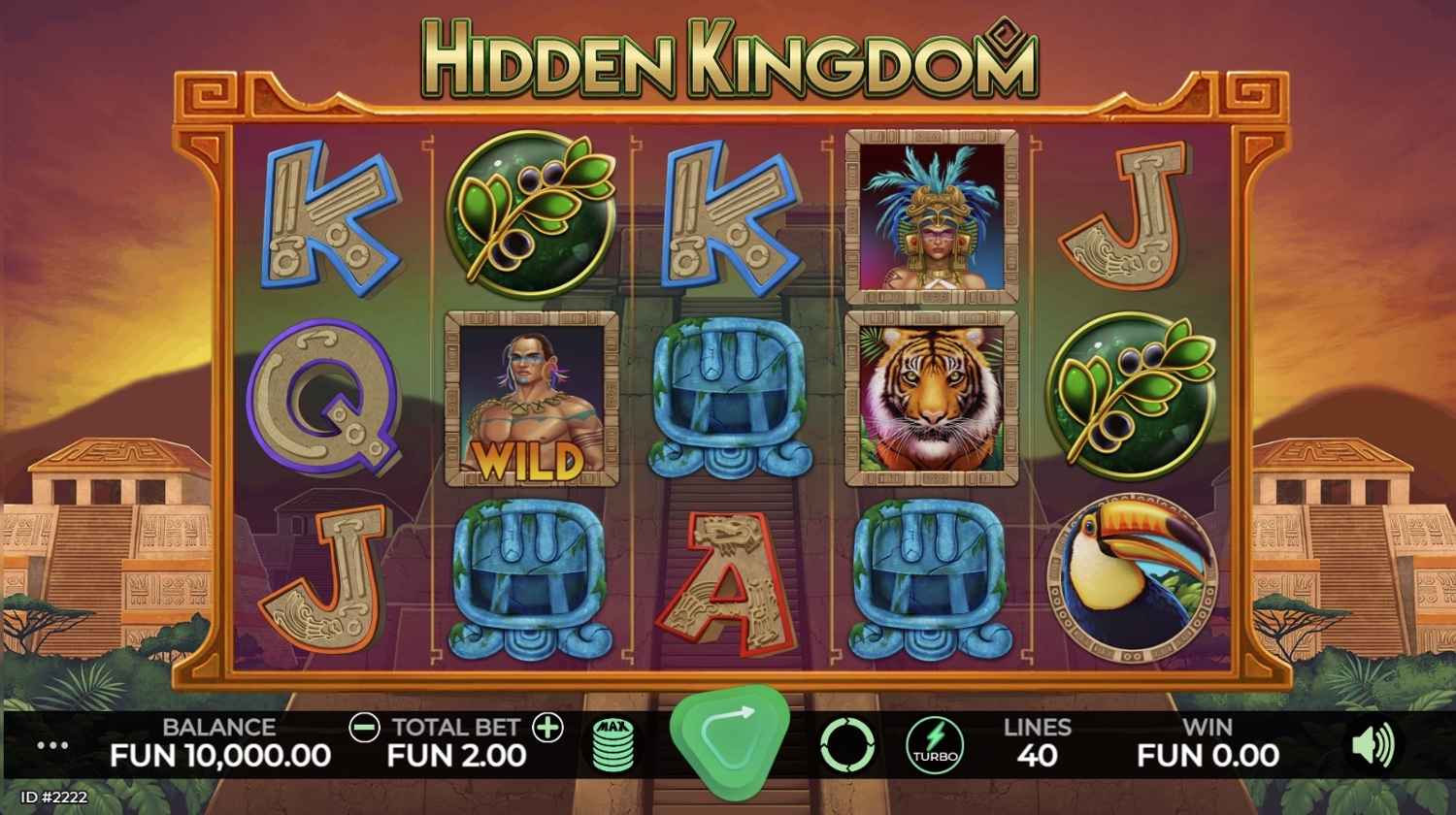This screenshot has width=1456, height=815.
Task: Enable autoplay with circular arrows icon
Action: click(x=846, y=745)
